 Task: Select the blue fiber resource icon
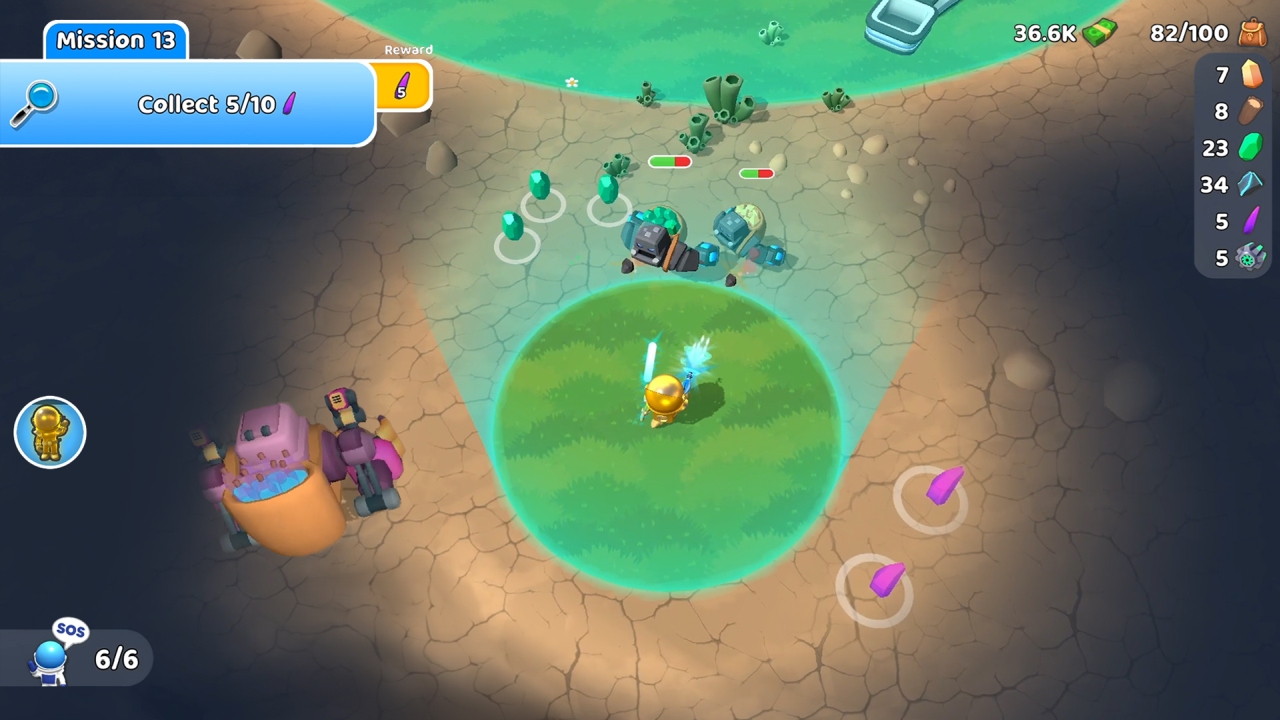pyautogui.click(x=1250, y=185)
